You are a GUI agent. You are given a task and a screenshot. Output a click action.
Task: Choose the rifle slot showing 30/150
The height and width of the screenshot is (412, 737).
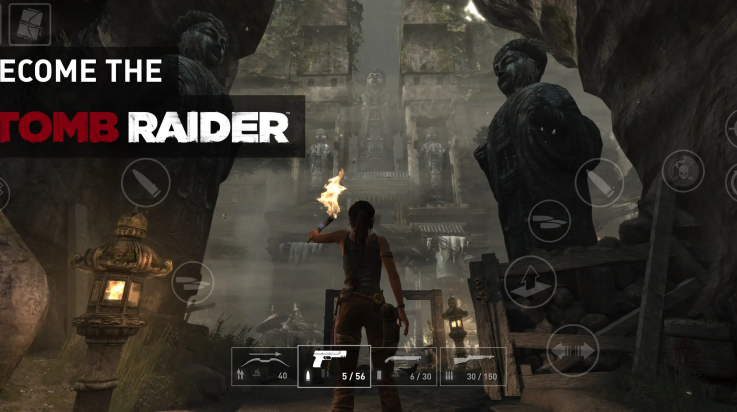(x=476, y=366)
